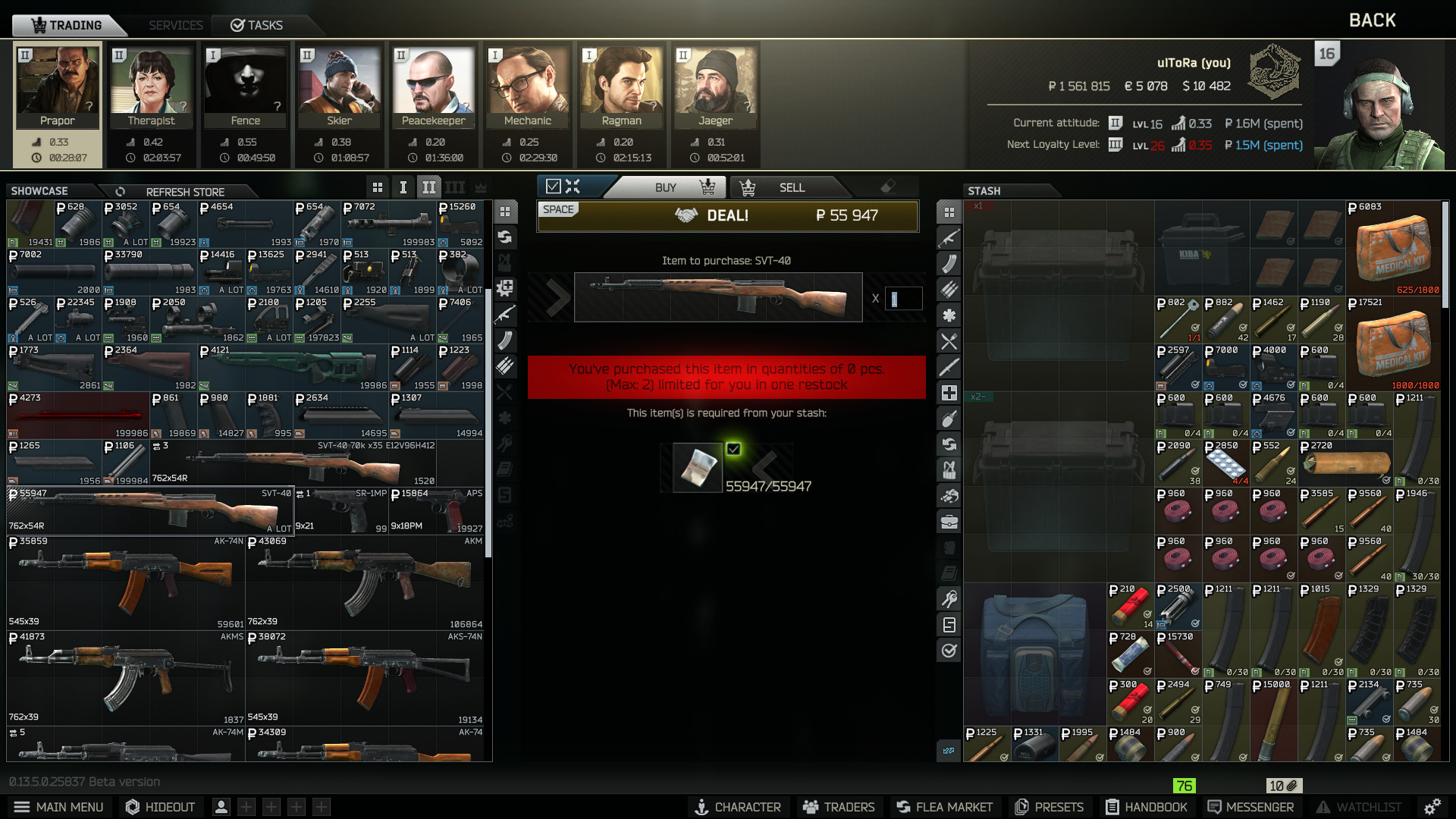Toggle the required stash item checkbox
Screen dimensions: 1456x819
tap(733, 449)
